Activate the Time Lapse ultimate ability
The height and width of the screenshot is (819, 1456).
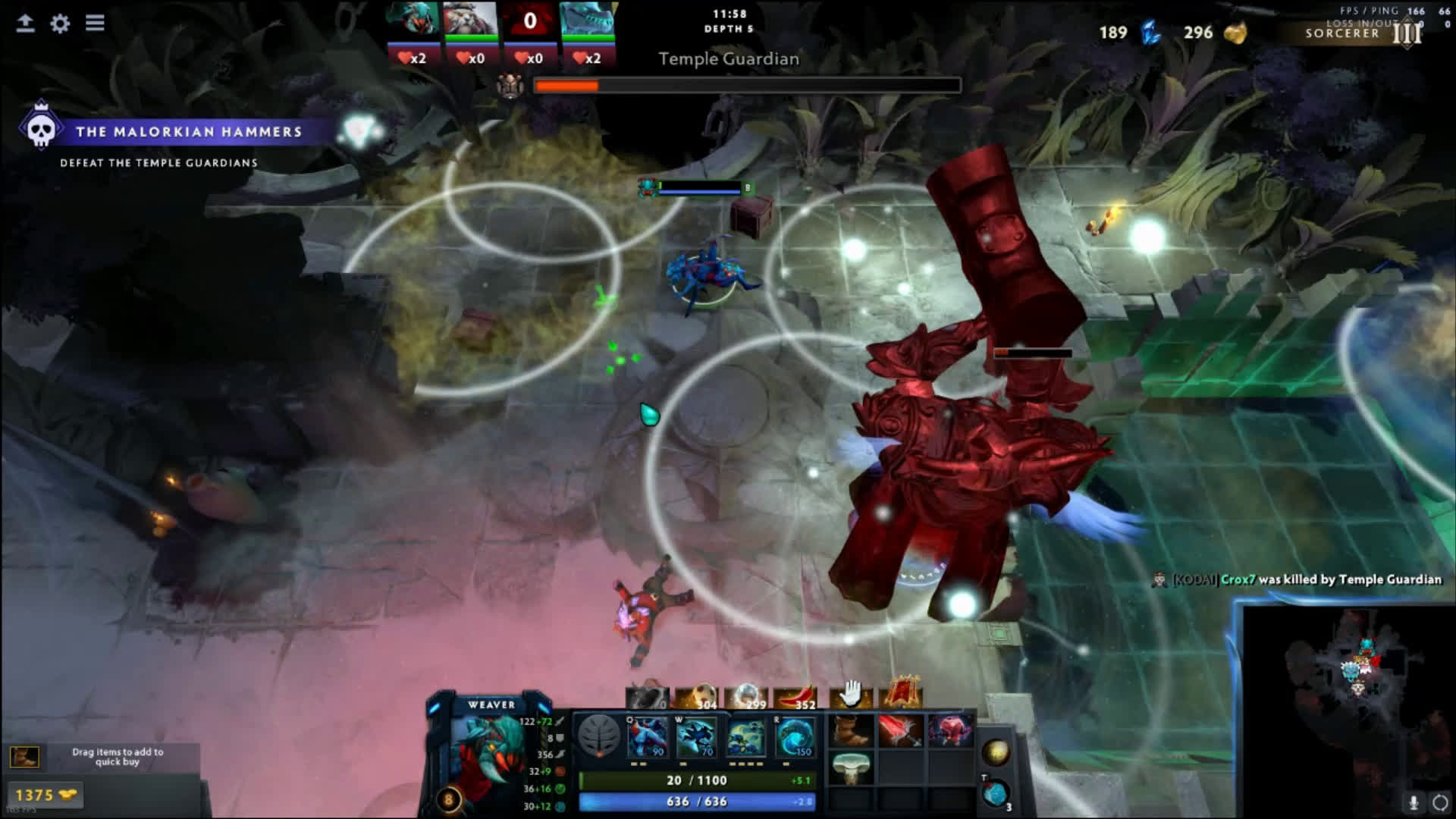click(795, 737)
